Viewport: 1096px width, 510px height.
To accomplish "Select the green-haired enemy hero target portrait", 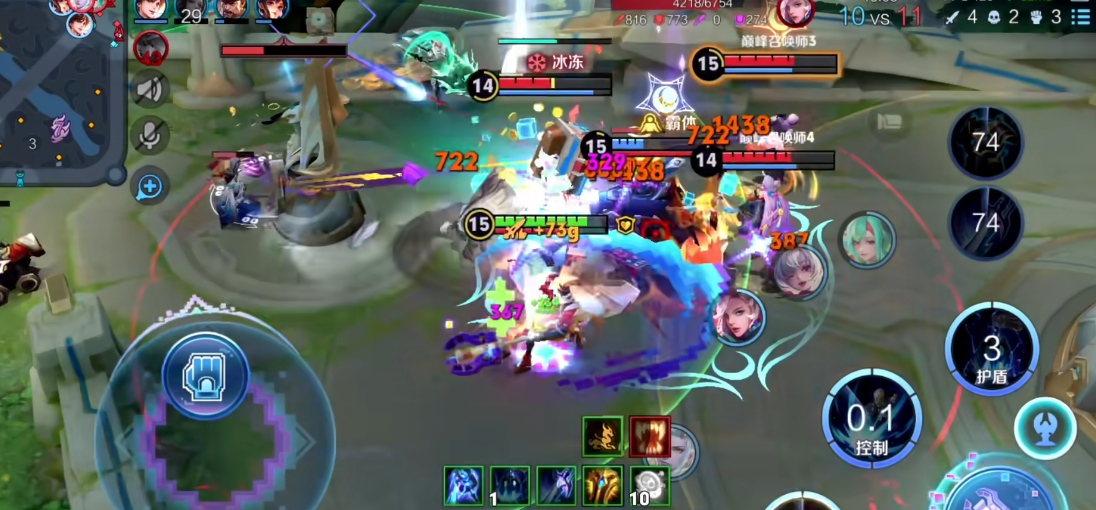I will [866, 239].
